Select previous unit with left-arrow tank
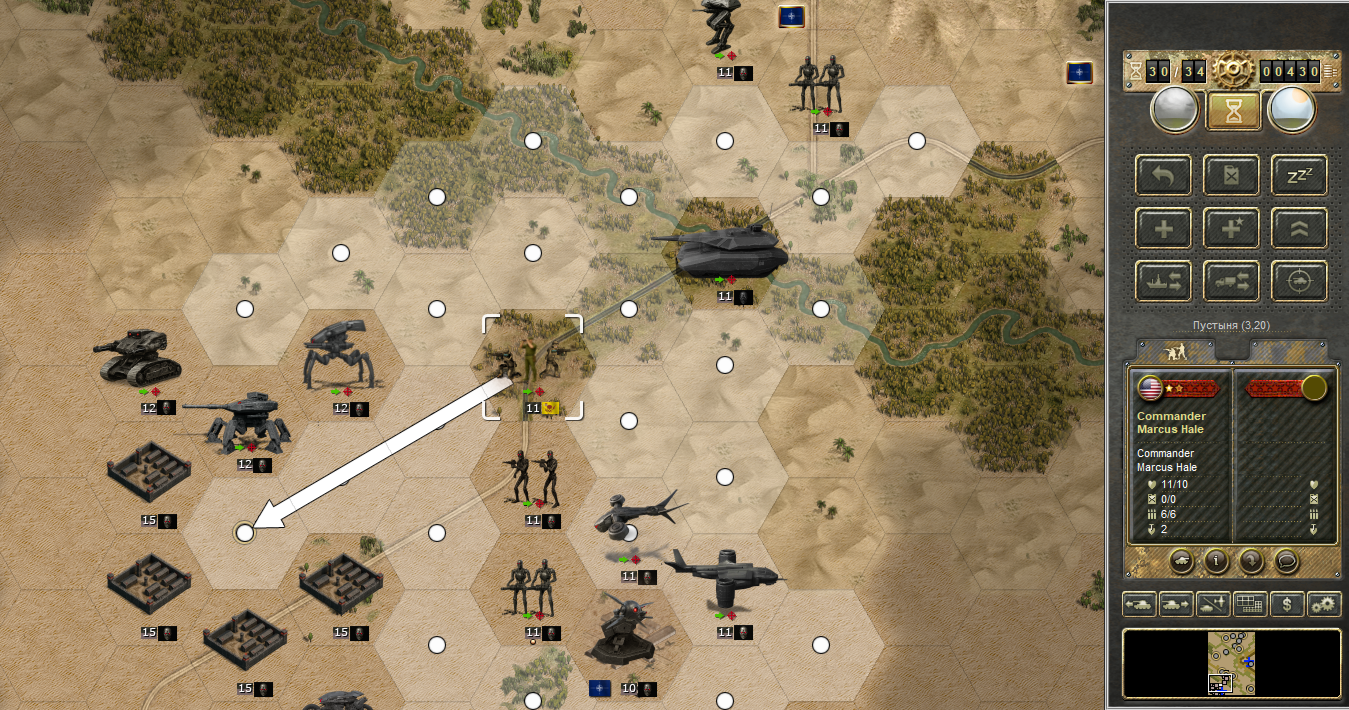 [x=1140, y=604]
